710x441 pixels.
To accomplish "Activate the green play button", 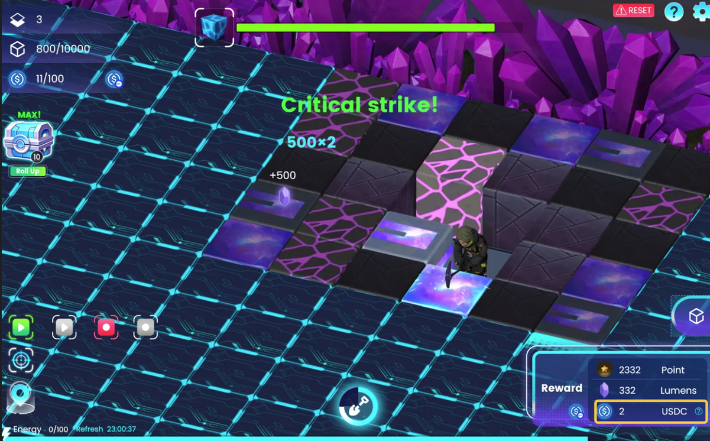I will tap(22, 327).
